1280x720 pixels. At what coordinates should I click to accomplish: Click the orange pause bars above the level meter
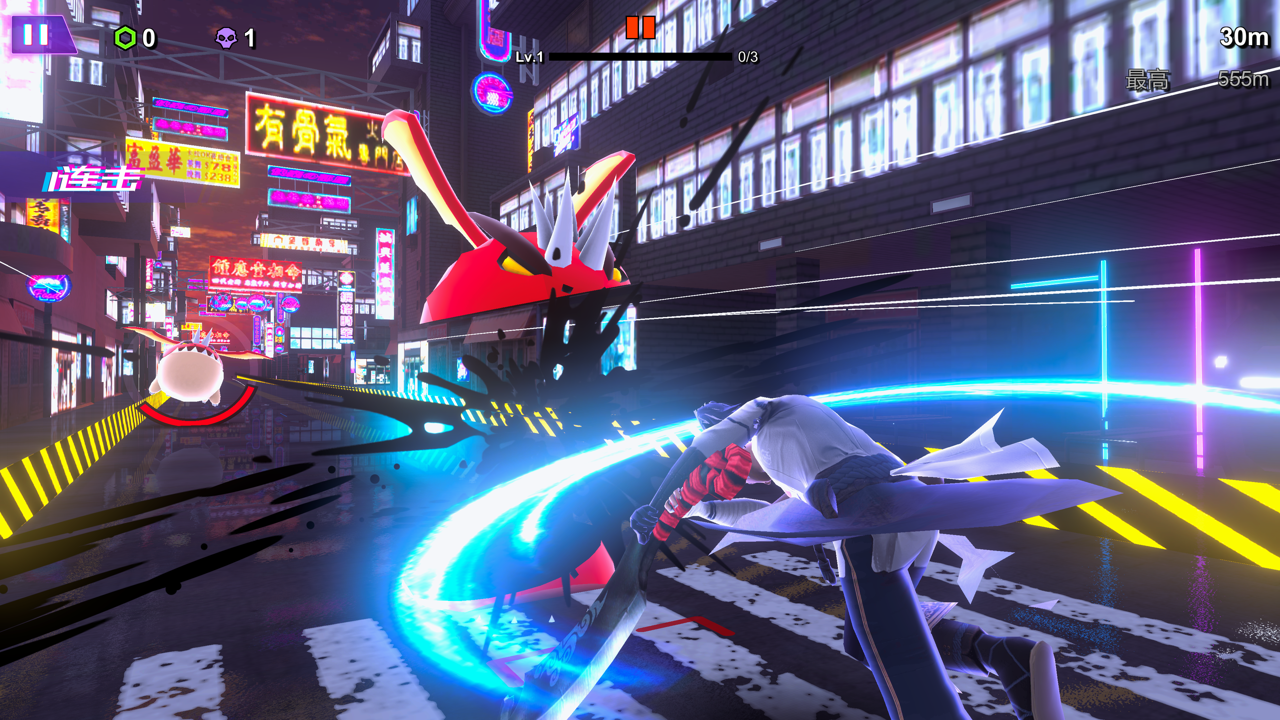[x=642, y=29]
